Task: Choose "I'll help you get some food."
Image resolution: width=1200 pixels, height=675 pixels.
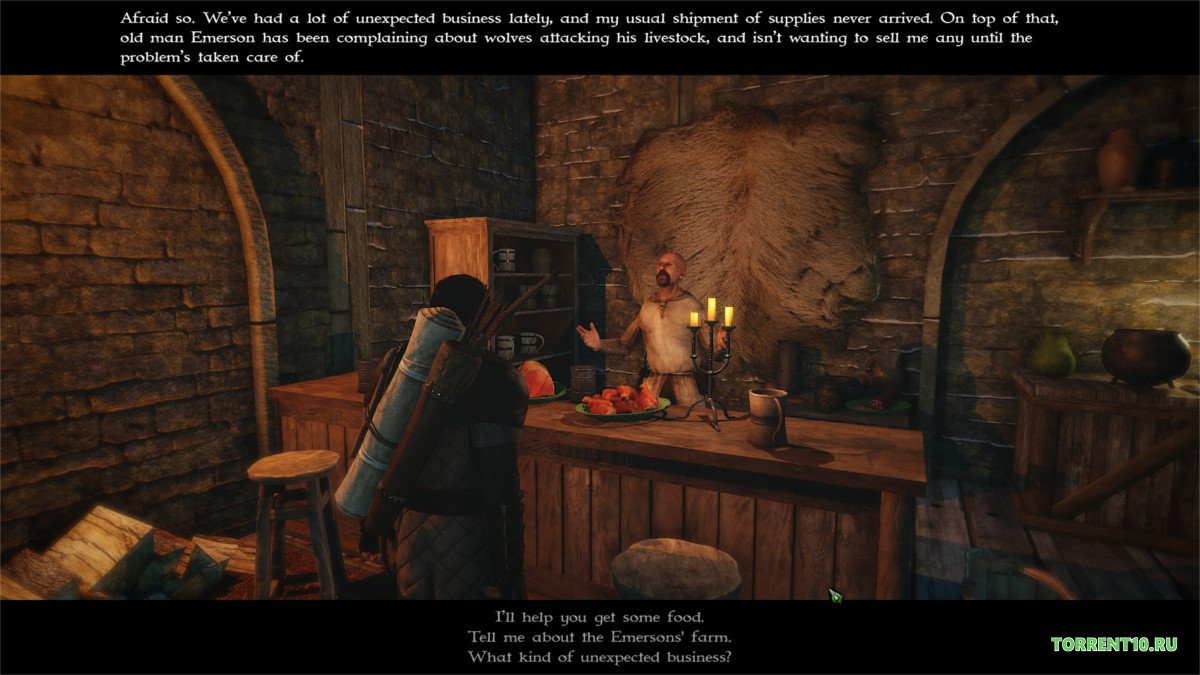Action: pyautogui.click(x=599, y=616)
